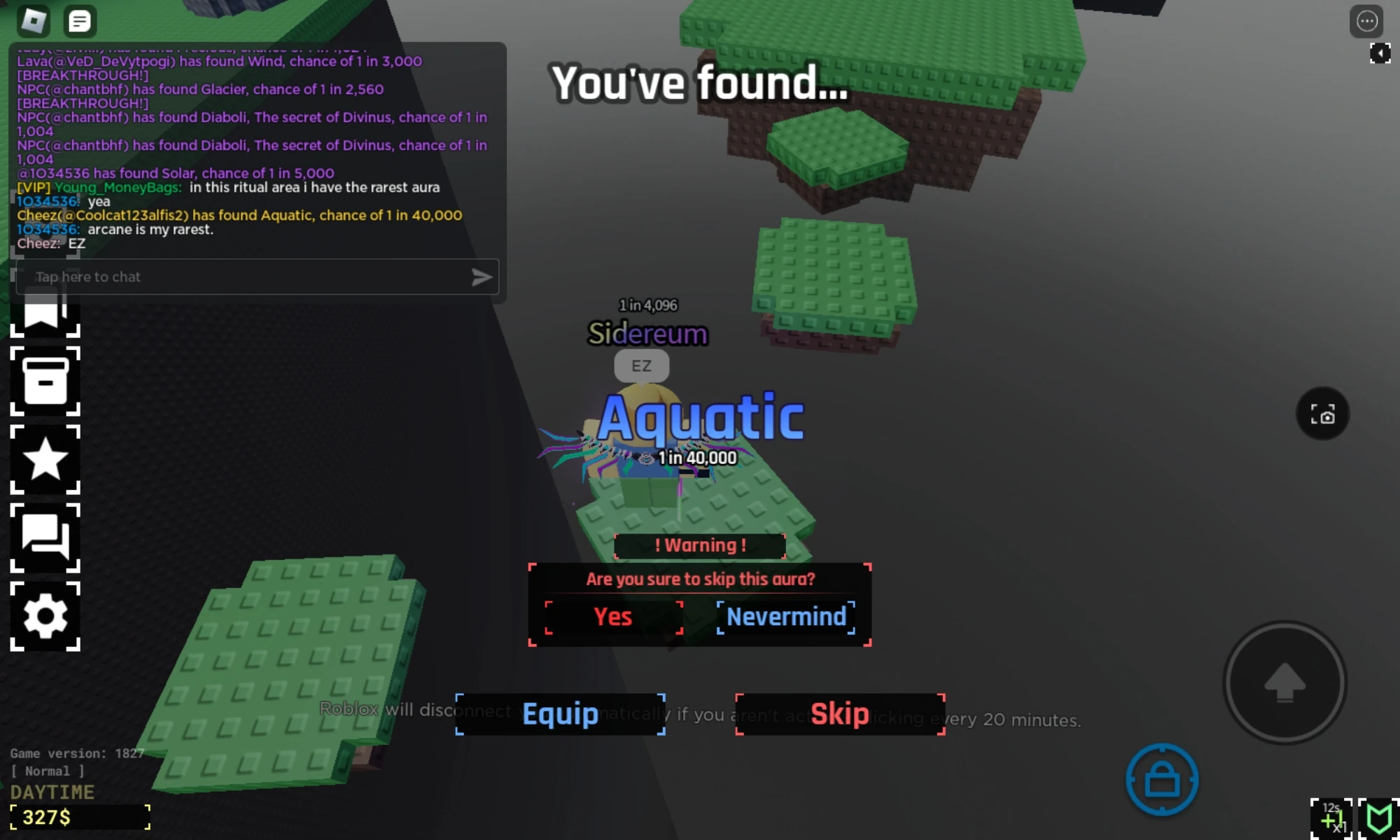
Task: Click Nevermind to cancel skipping
Action: click(786, 617)
